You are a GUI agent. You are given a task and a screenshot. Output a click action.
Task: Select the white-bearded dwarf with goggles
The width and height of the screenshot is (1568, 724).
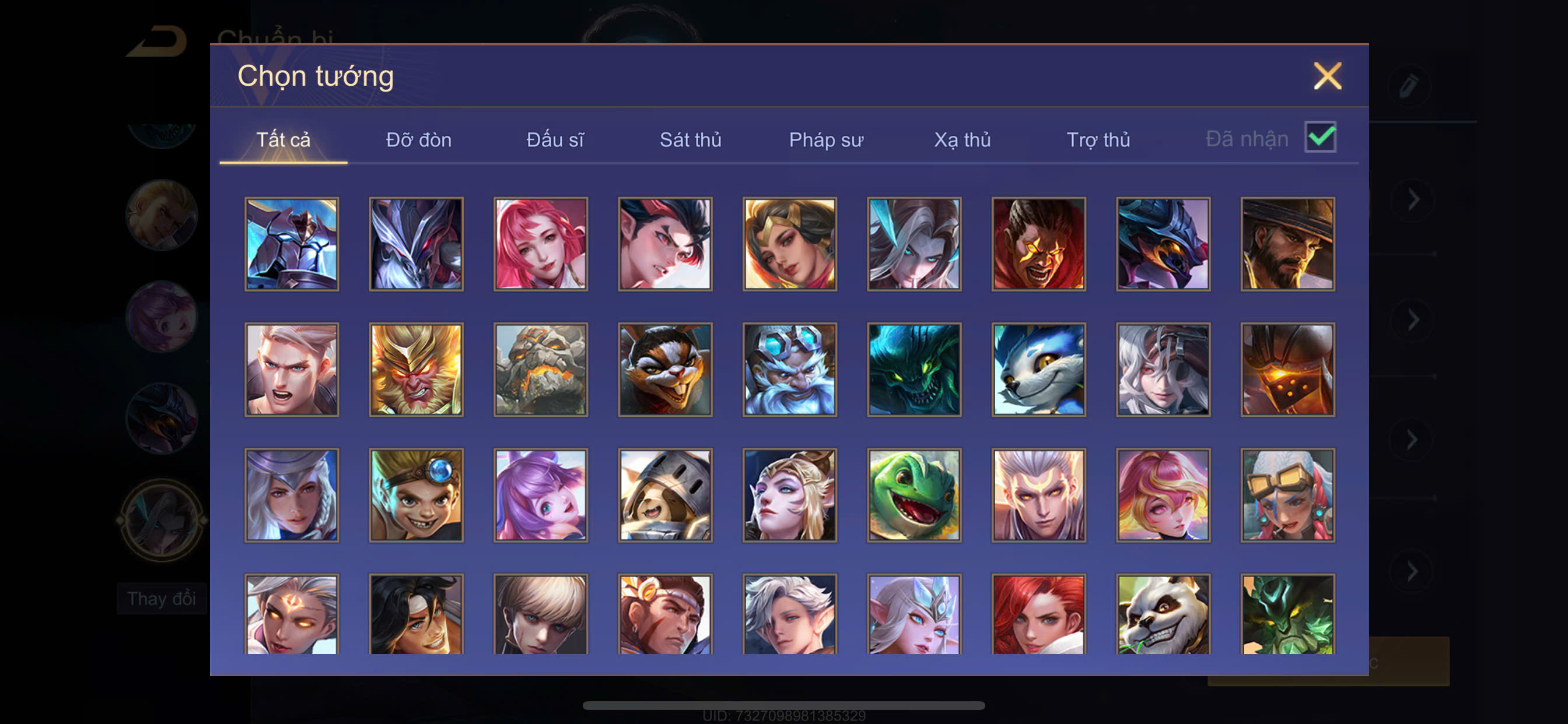[789, 370]
